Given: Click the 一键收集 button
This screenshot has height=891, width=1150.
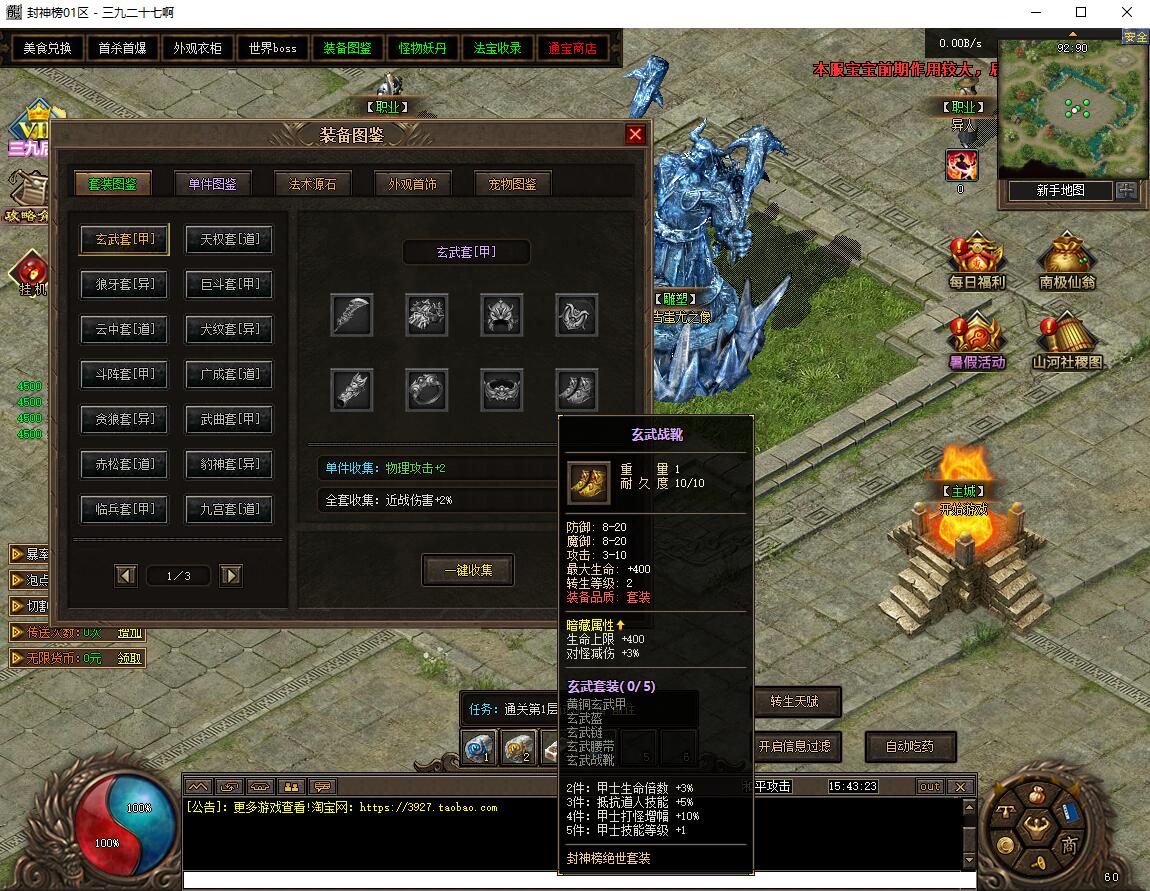Looking at the screenshot, I should click(x=468, y=570).
